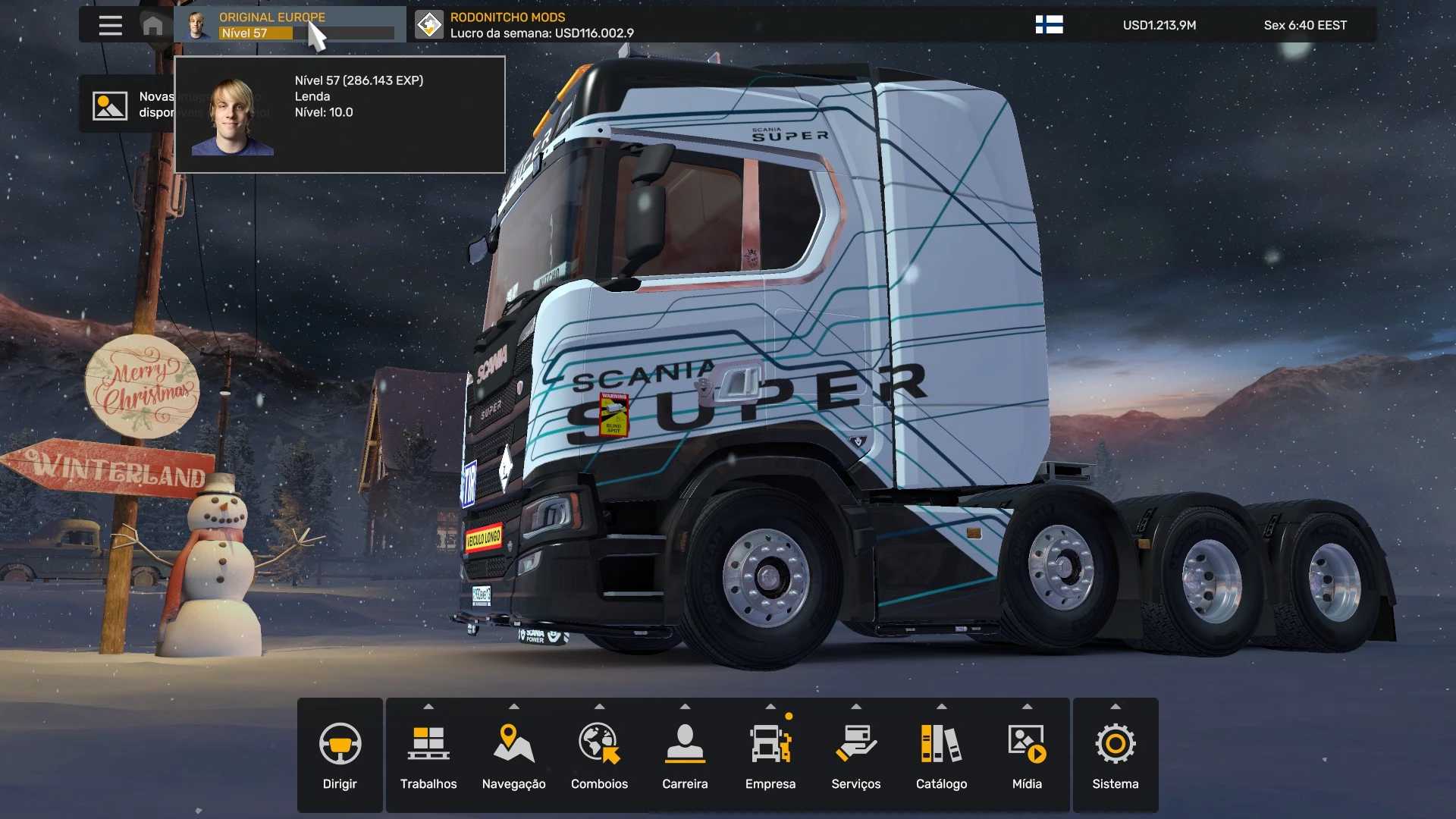Open the Serviços services menu
The image size is (1456, 819).
click(x=856, y=755)
